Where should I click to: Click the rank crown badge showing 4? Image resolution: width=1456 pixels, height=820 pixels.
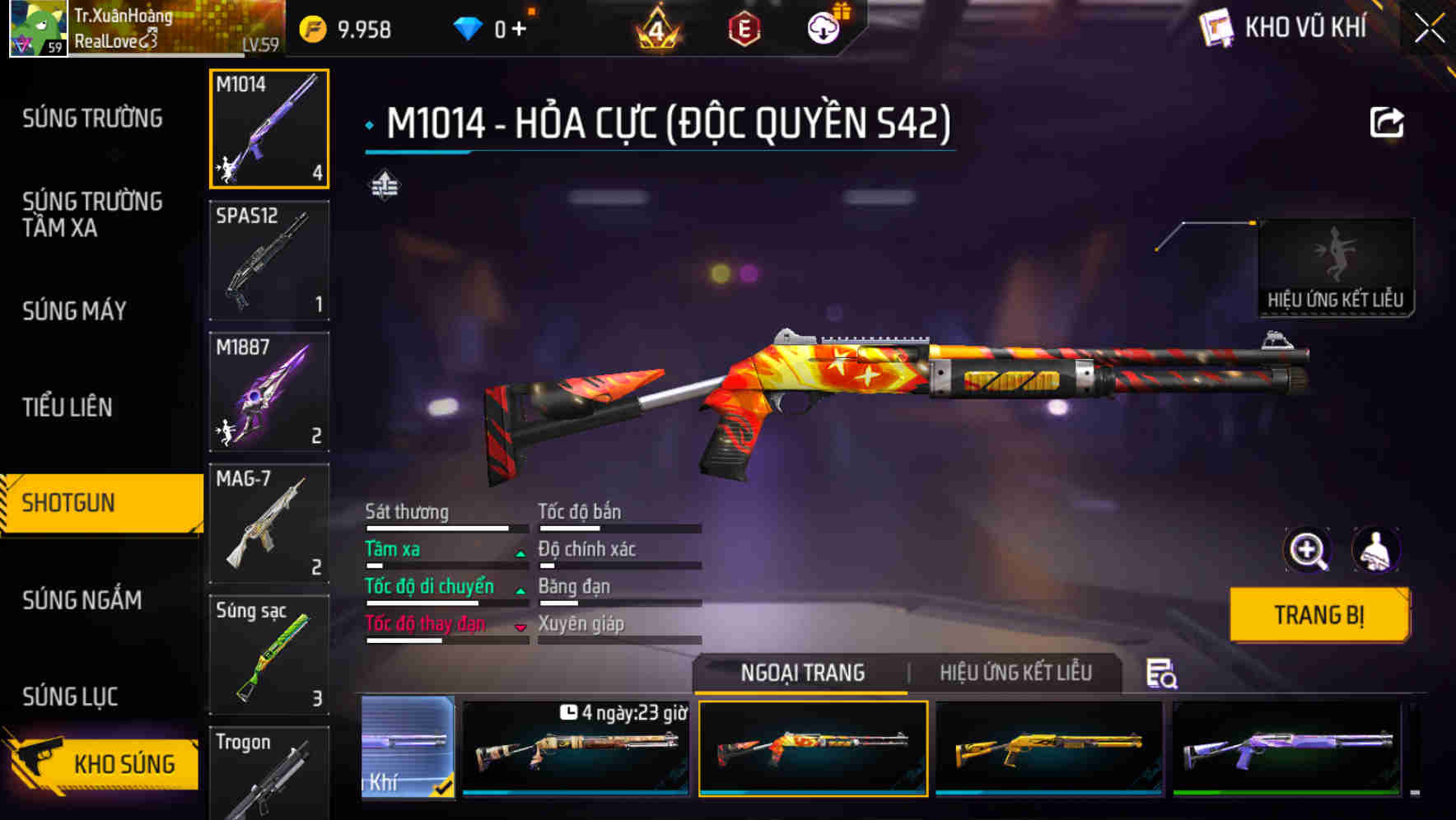coord(656,27)
